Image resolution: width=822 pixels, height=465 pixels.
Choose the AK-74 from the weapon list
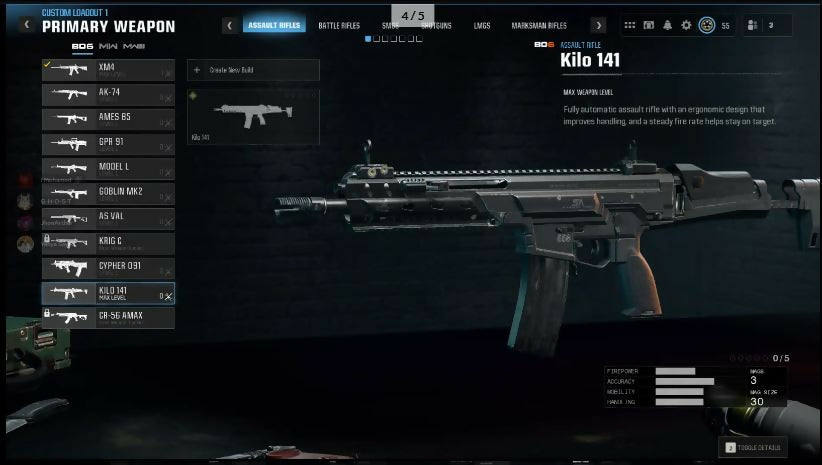pyautogui.click(x=108, y=94)
